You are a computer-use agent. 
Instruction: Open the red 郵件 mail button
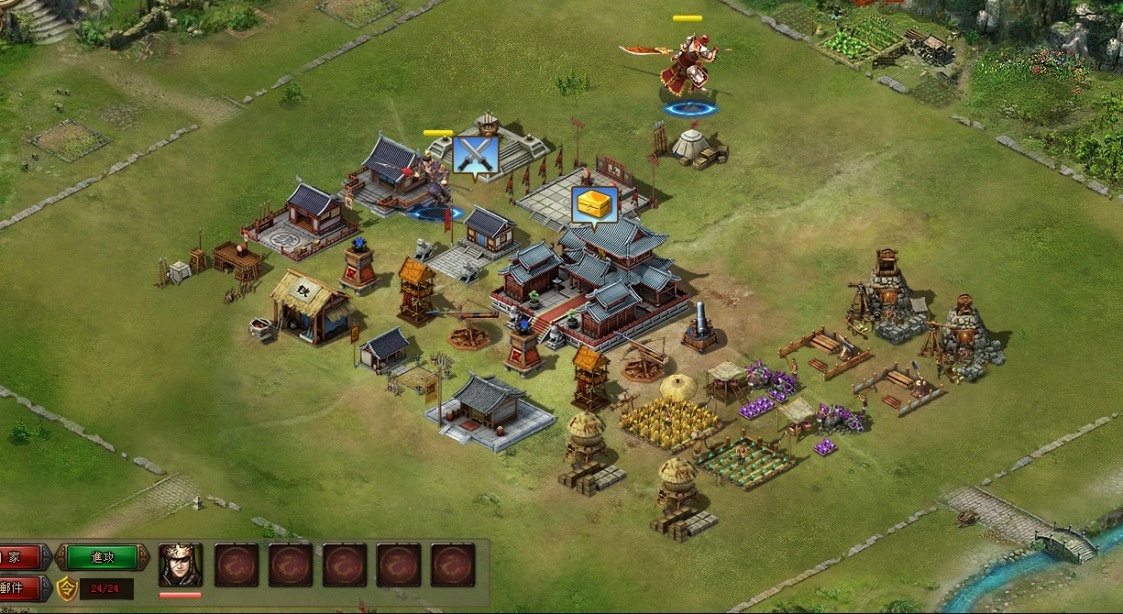point(22,588)
